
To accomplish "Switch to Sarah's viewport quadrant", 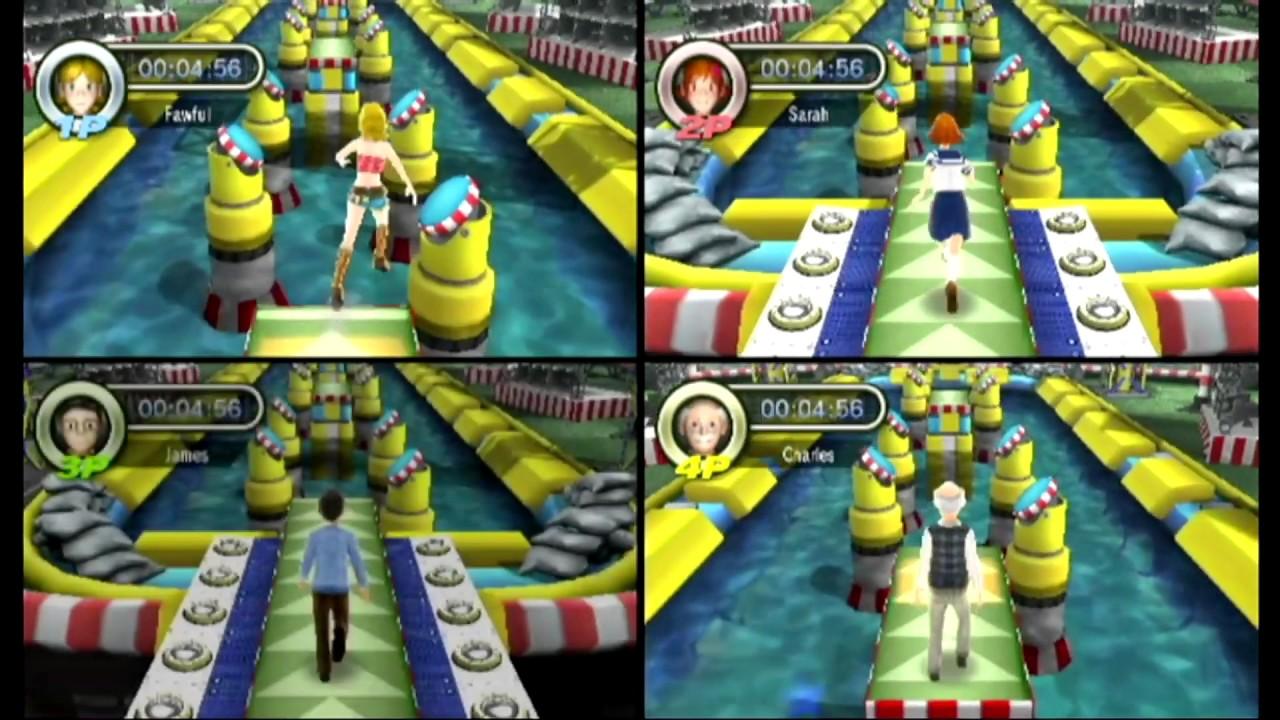I will point(960,180).
